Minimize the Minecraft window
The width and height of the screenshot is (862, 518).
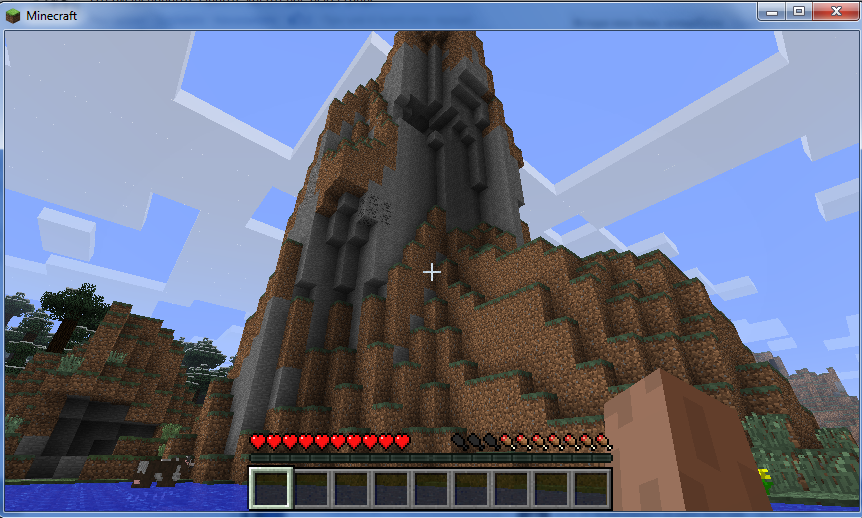pos(771,11)
